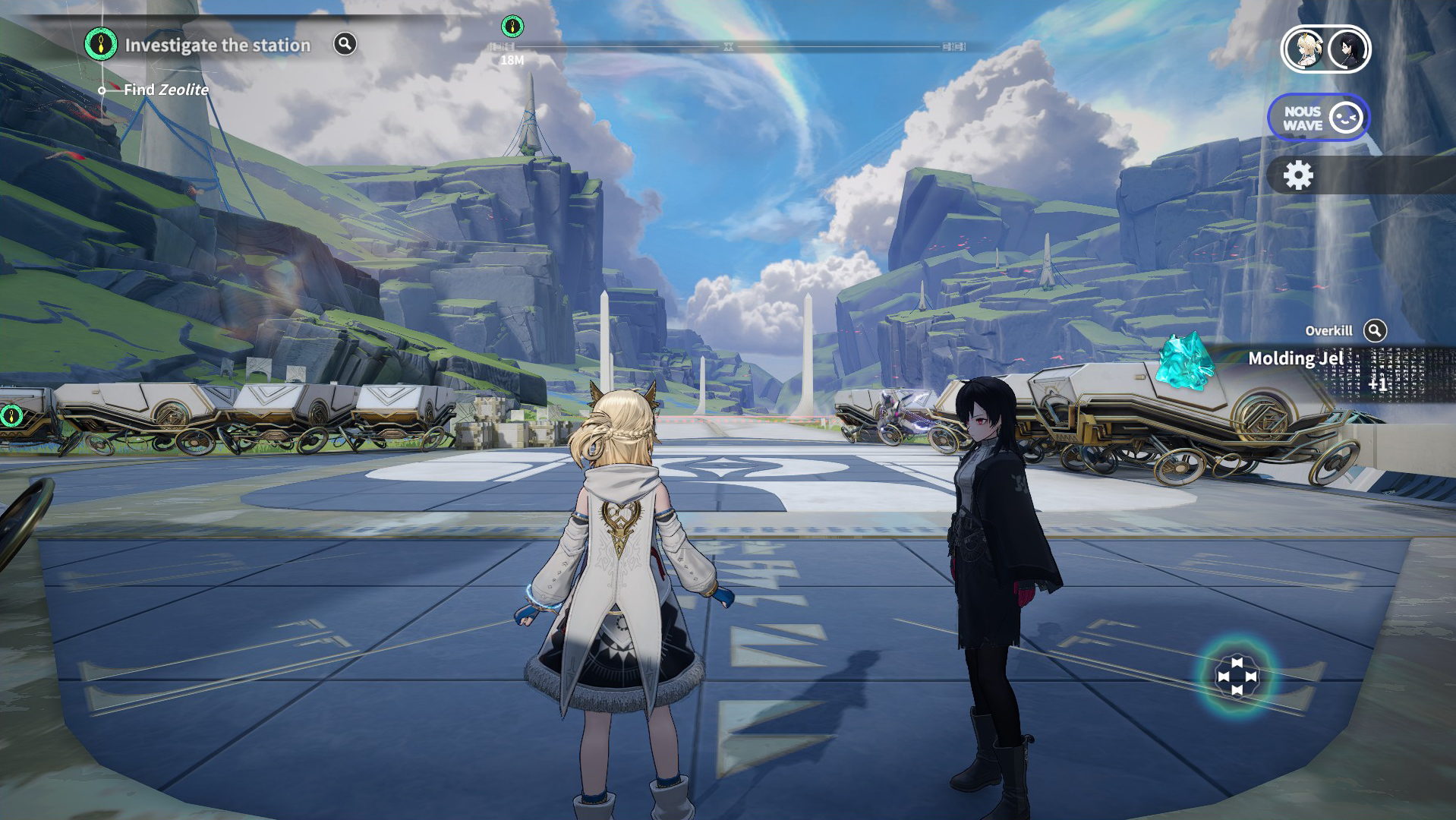Select the Find Zeolite objective

pos(165,90)
